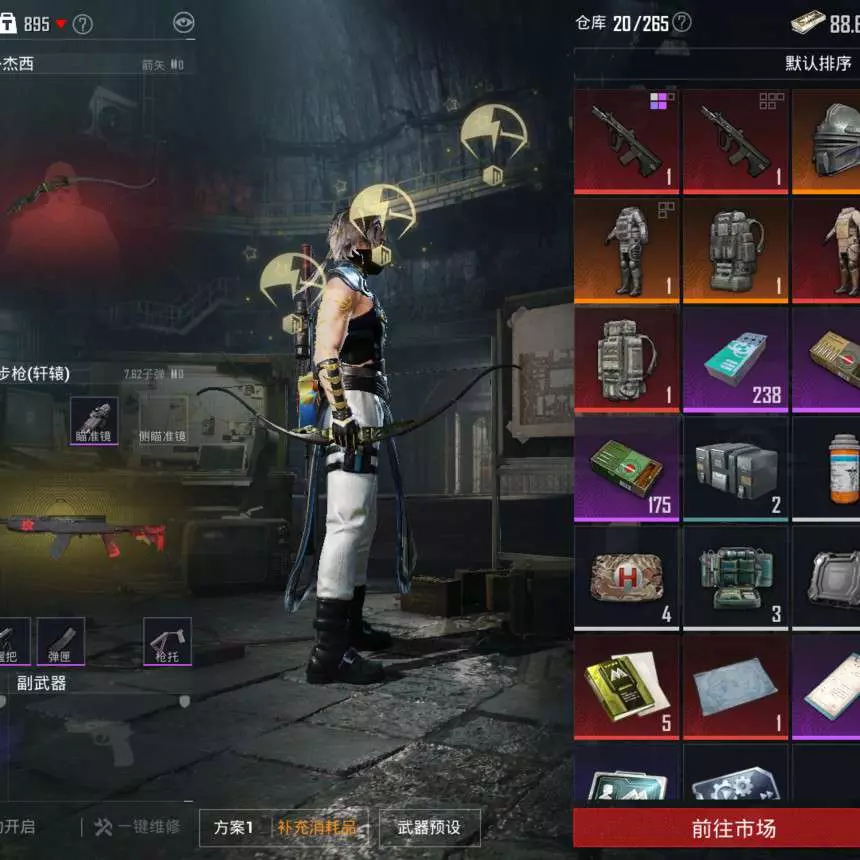Open the 默认排序 sort option

click(x=818, y=63)
